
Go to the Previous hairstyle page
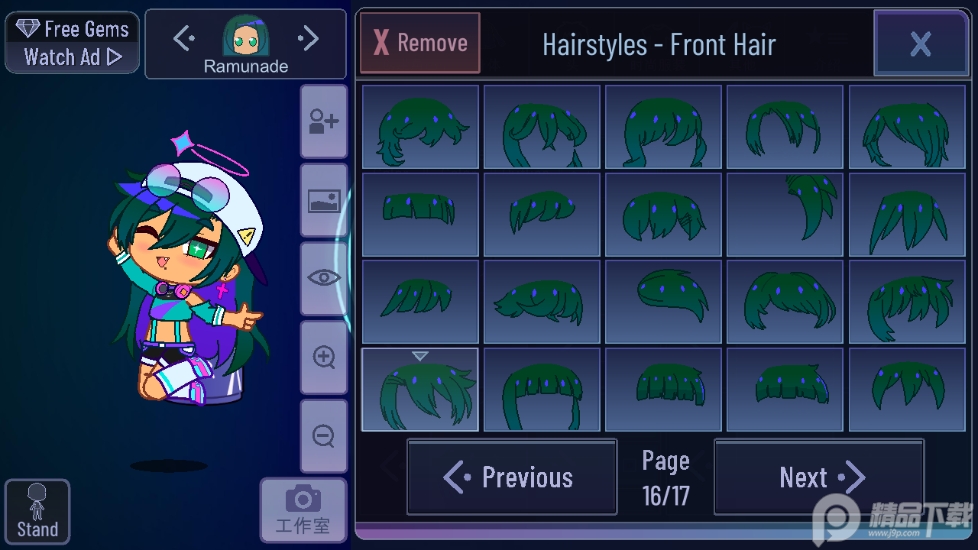[512, 477]
